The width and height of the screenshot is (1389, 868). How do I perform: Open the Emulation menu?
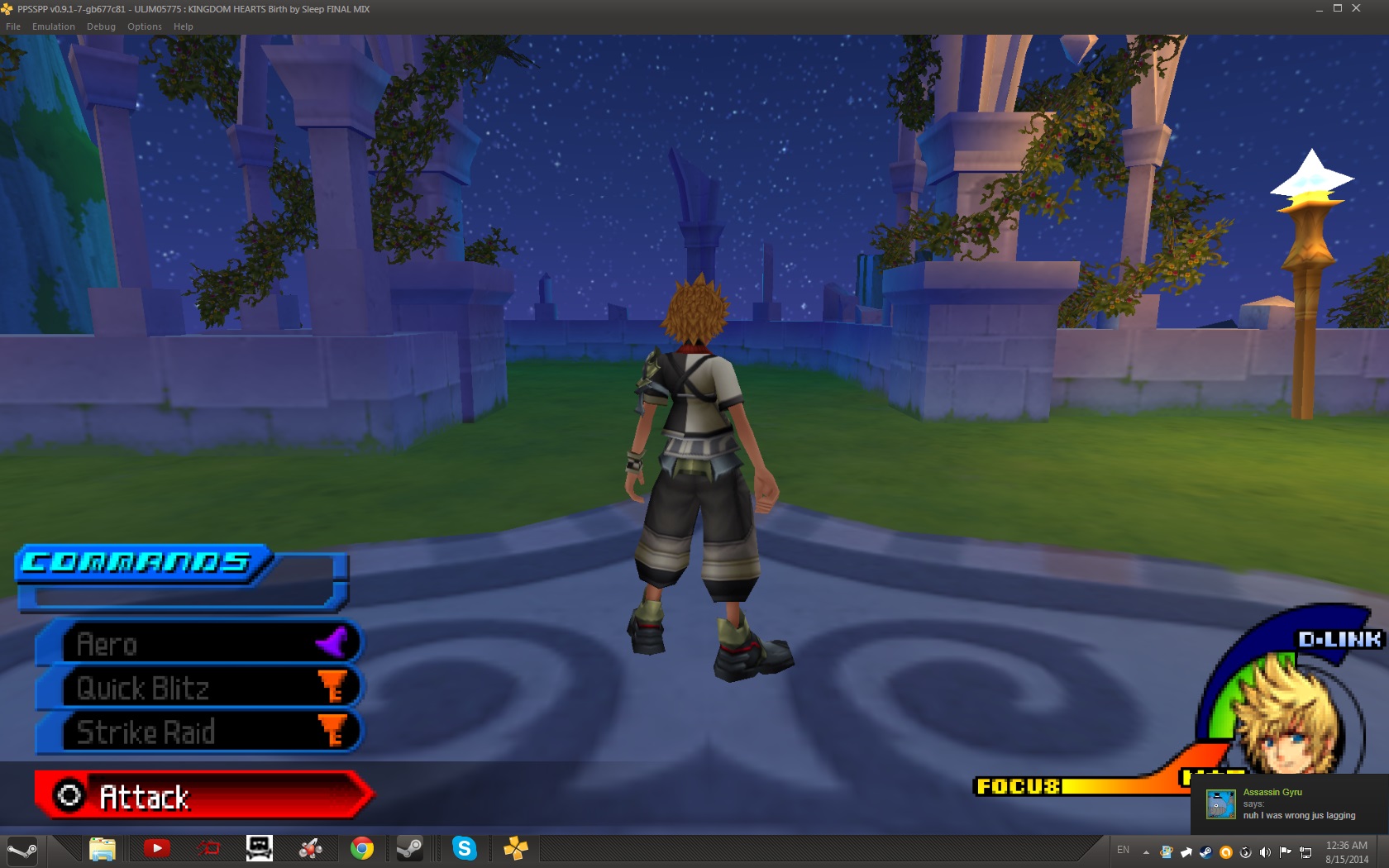[54, 26]
